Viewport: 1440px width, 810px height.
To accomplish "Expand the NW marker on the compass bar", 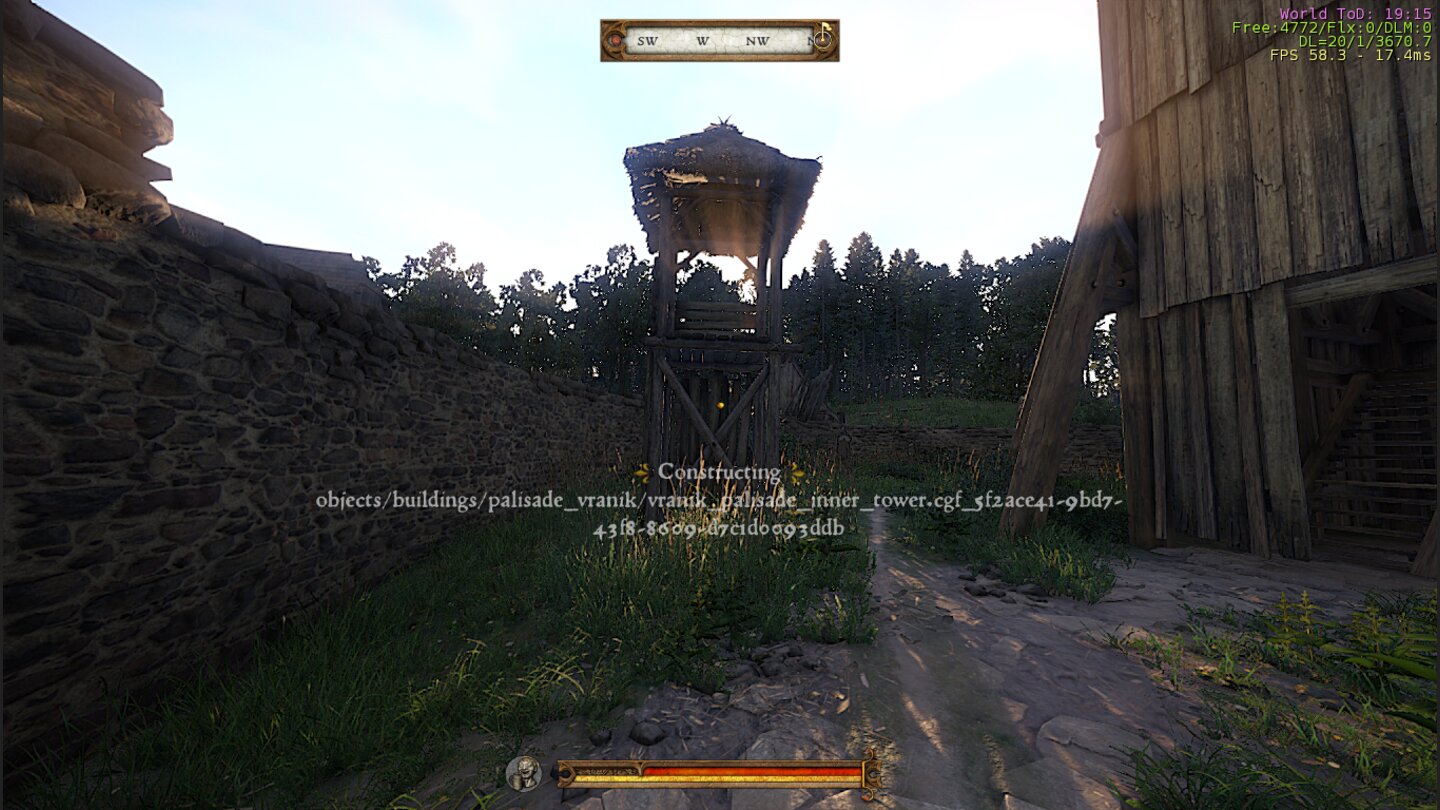I will pos(757,41).
